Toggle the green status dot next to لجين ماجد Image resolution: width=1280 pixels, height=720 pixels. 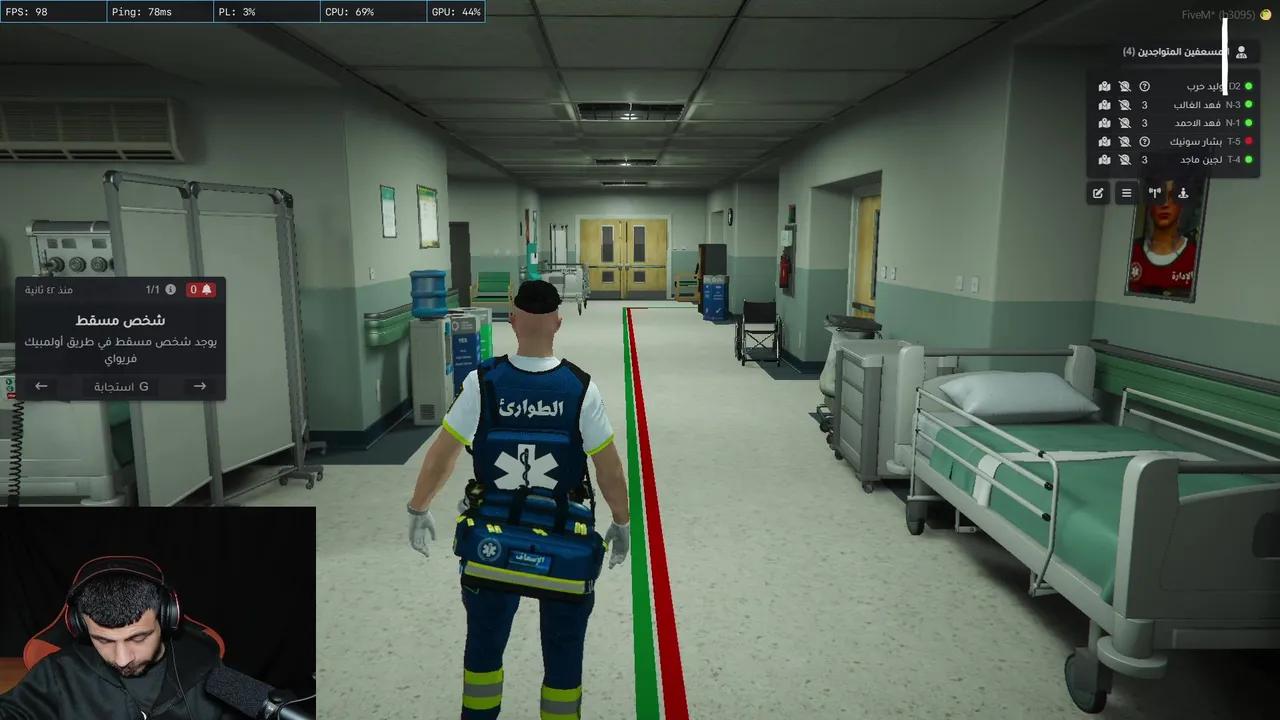tap(1248, 159)
